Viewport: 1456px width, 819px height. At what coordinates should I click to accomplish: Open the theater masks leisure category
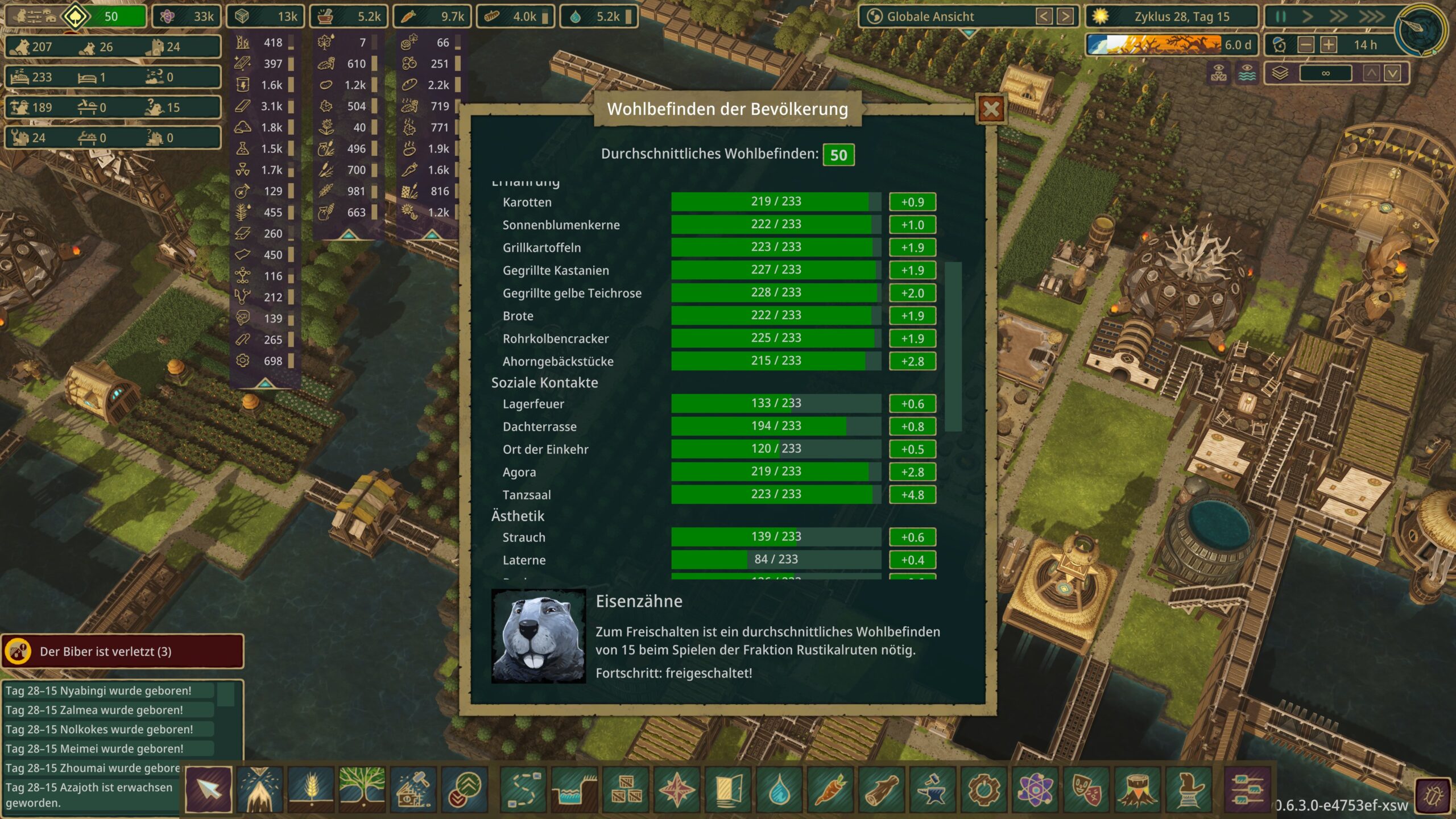click(1086, 789)
